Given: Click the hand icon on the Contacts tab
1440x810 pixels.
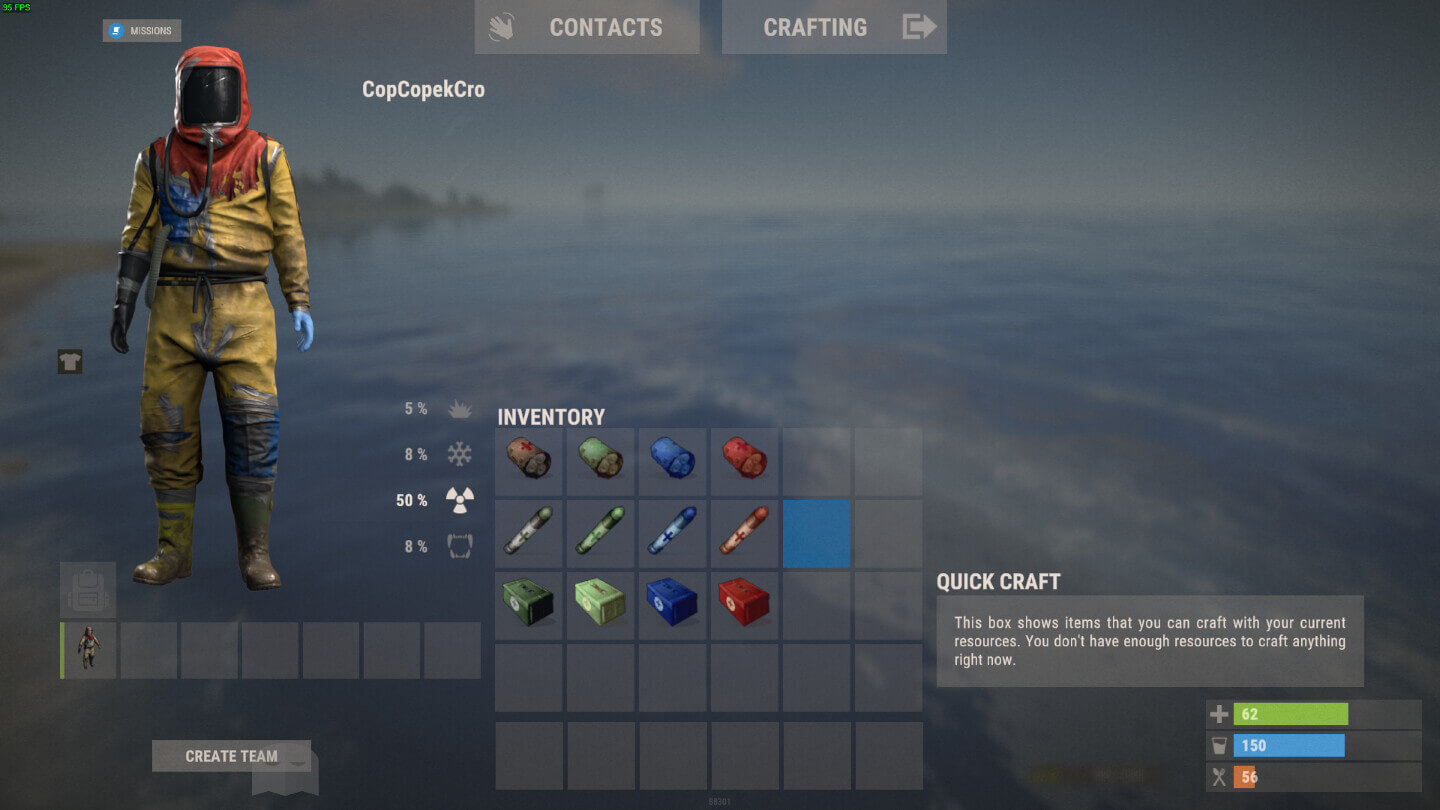Looking at the screenshot, I should (x=502, y=26).
